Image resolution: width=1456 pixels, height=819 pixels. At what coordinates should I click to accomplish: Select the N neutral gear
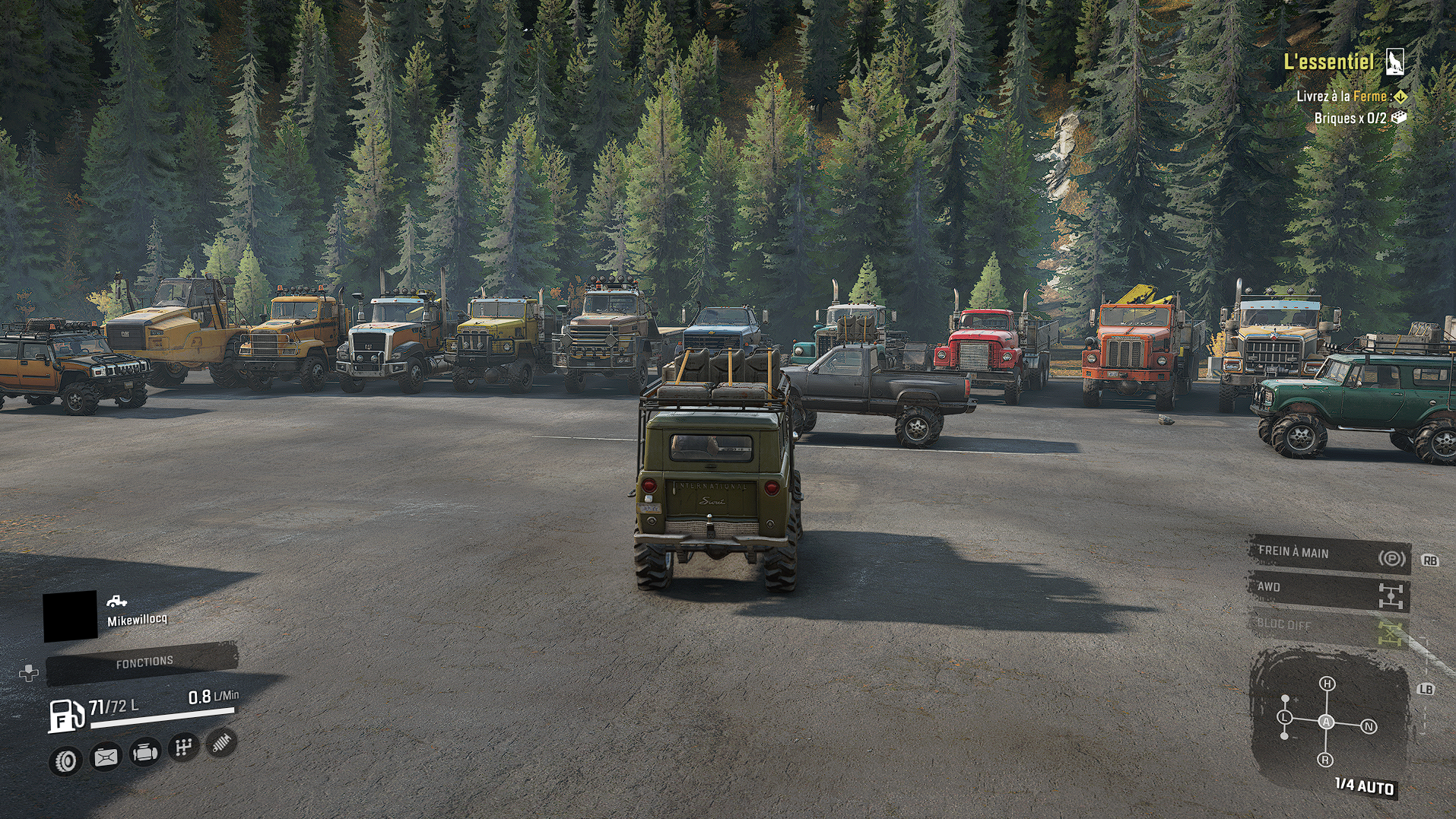(1369, 727)
